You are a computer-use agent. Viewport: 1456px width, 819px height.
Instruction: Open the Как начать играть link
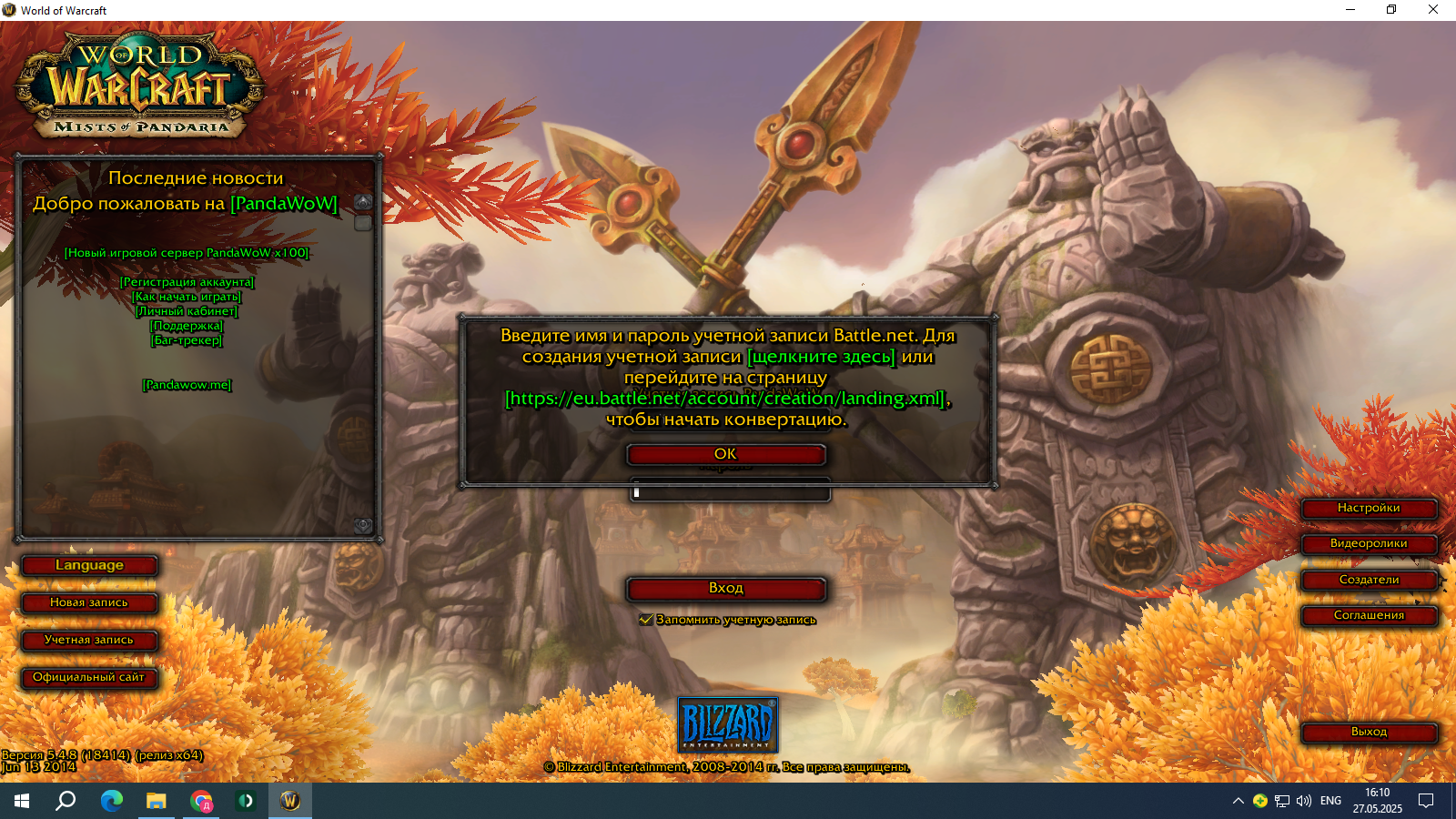187,297
